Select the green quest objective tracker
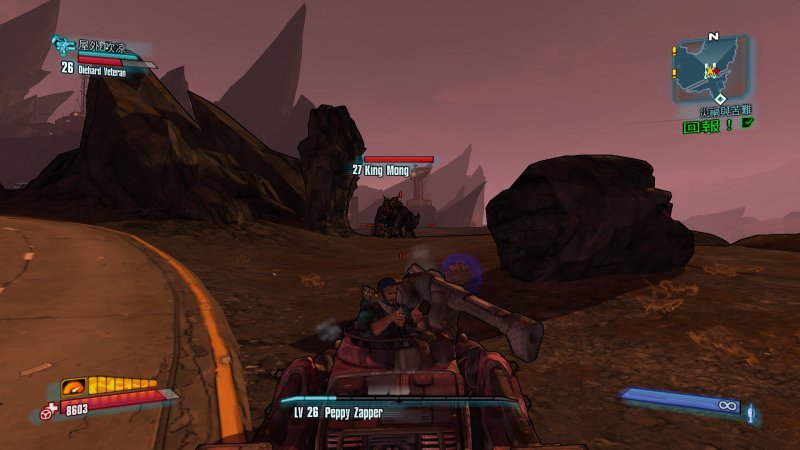Screen dimensions: 800x450 tap(707, 126)
